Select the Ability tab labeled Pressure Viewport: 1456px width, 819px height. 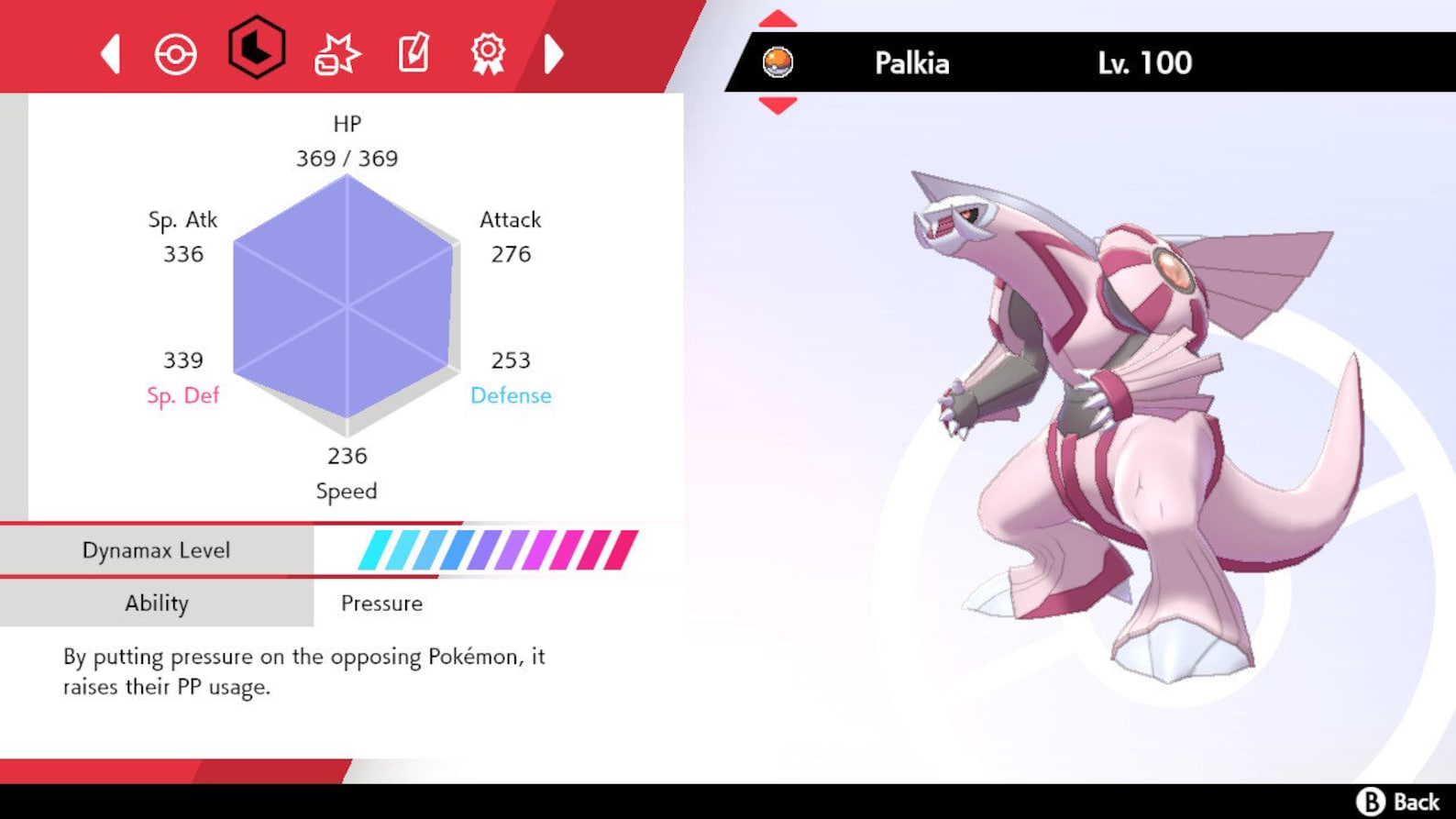click(381, 603)
